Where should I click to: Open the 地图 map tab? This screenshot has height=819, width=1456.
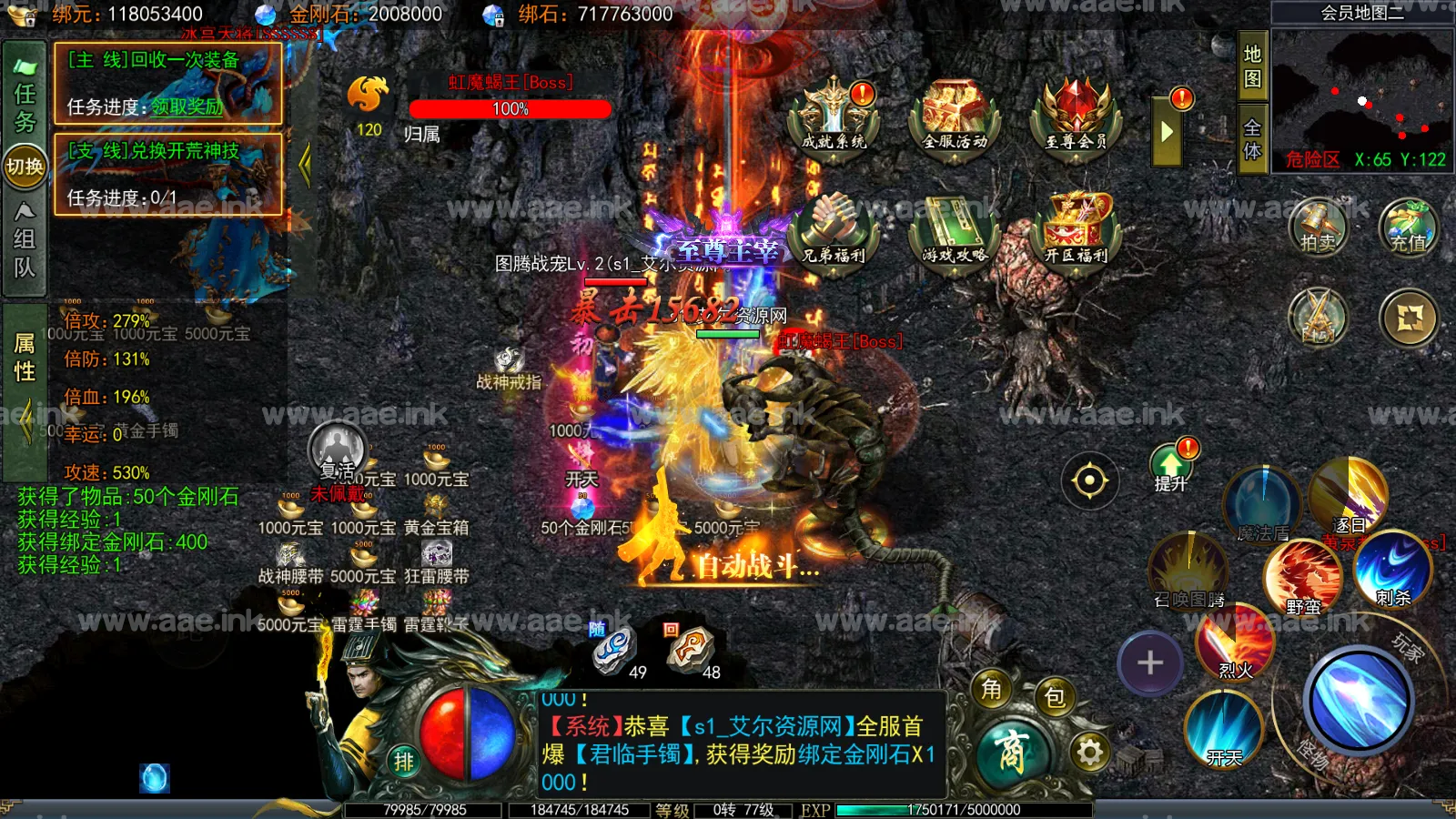click(x=1253, y=66)
